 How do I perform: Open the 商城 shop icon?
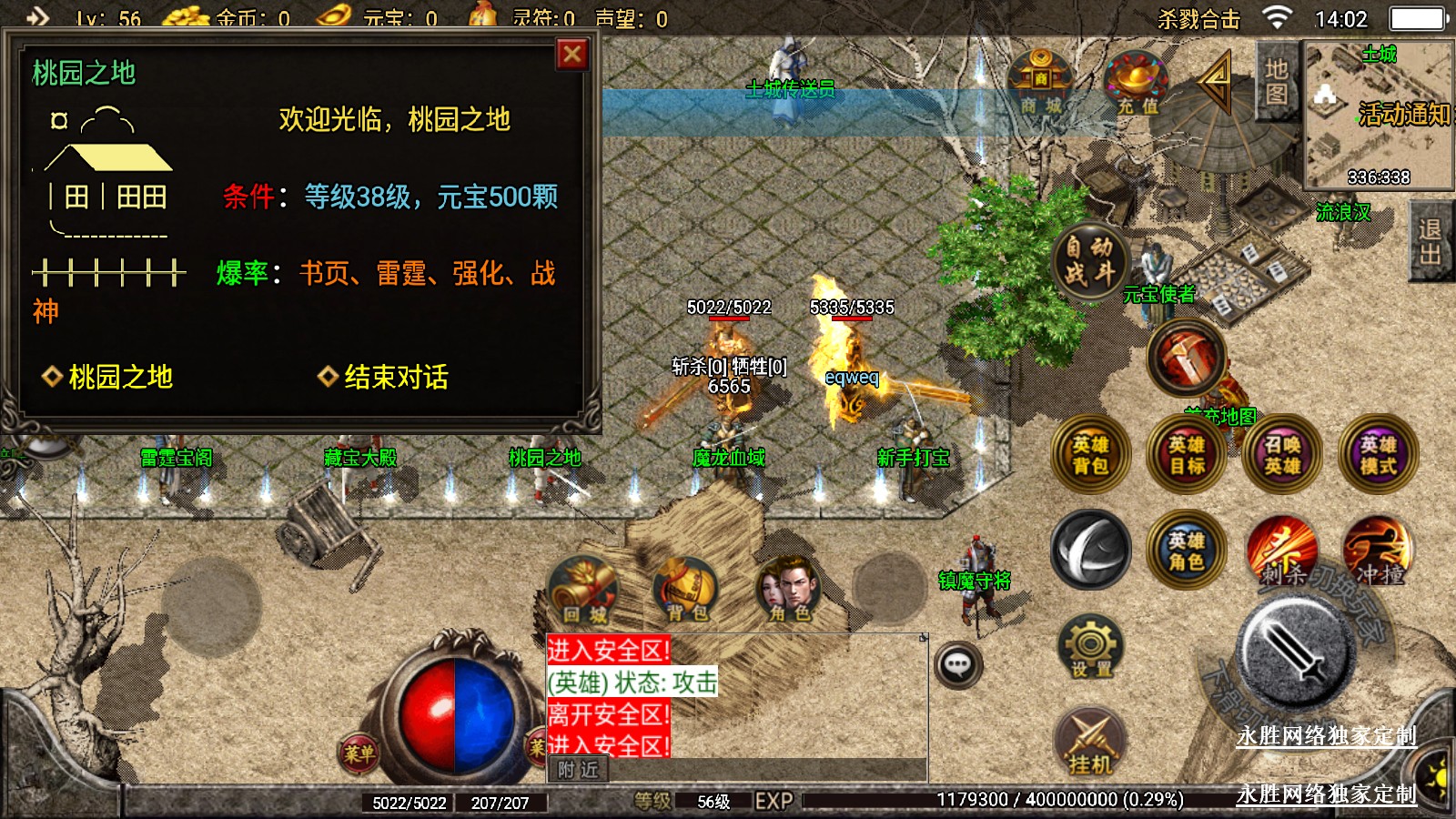tap(1041, 83)
